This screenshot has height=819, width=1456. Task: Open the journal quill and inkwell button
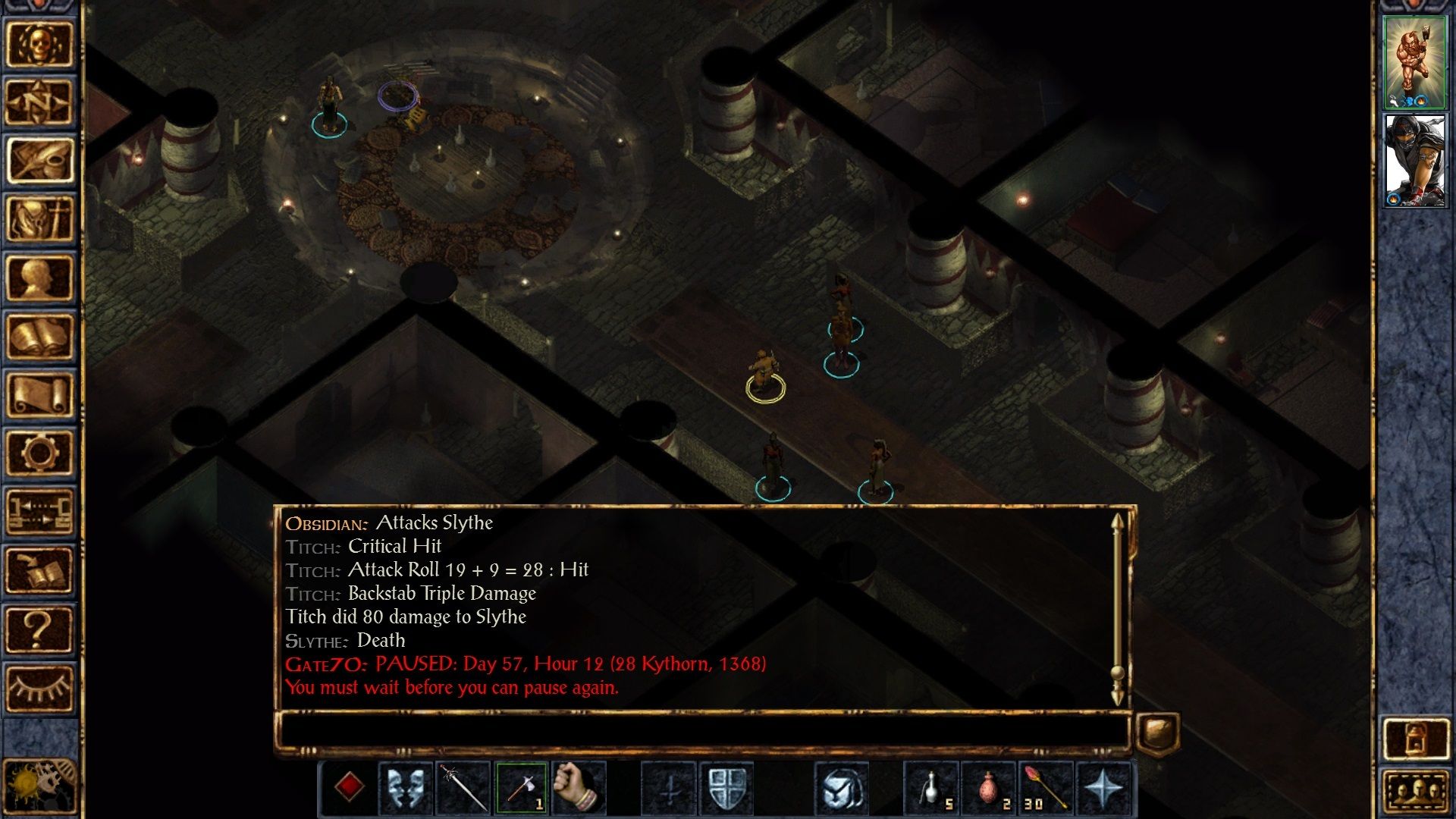coord(39,160)
